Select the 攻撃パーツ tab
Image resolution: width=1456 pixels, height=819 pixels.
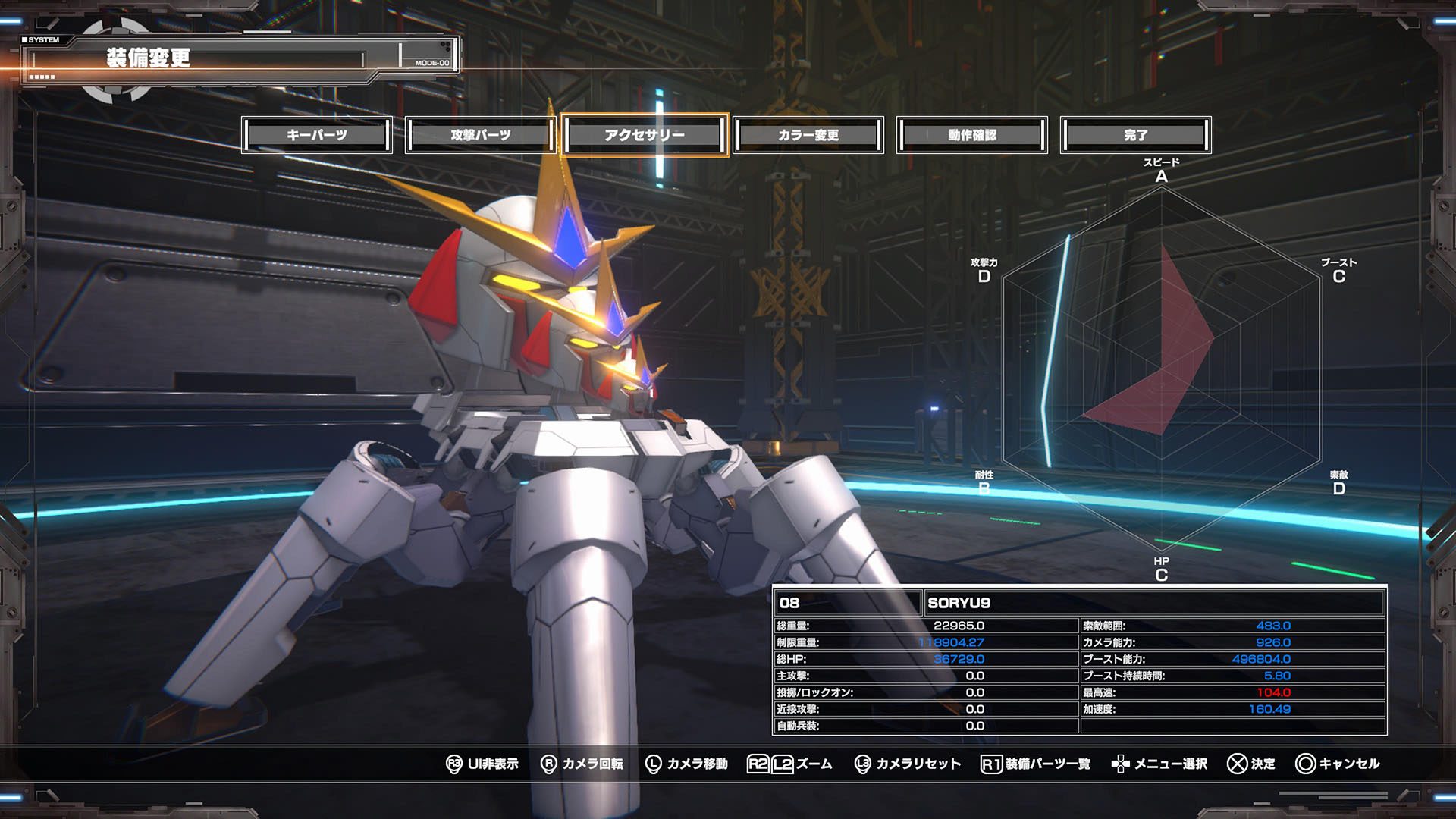pos(481,135)
